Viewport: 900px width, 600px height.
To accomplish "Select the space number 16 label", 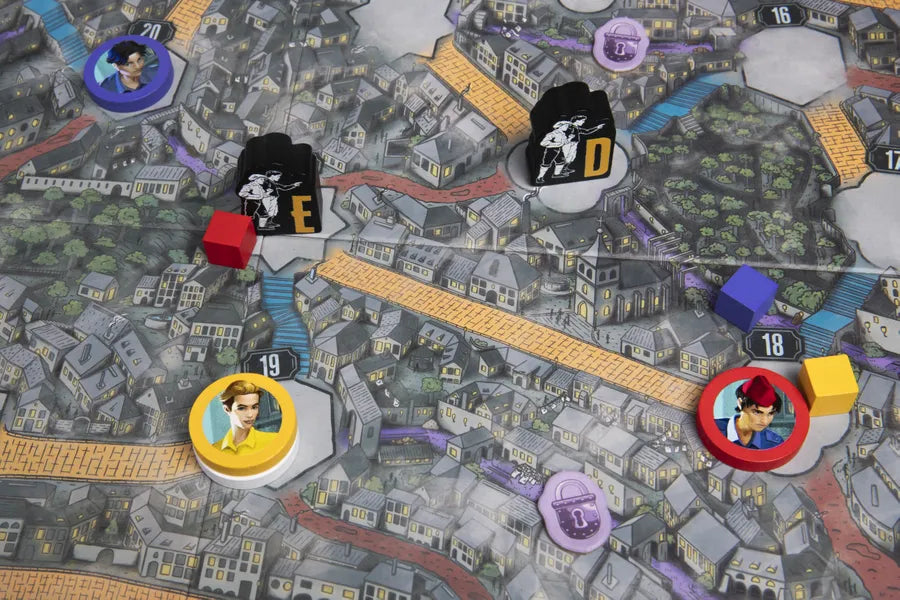I will [x=782, y=15].
